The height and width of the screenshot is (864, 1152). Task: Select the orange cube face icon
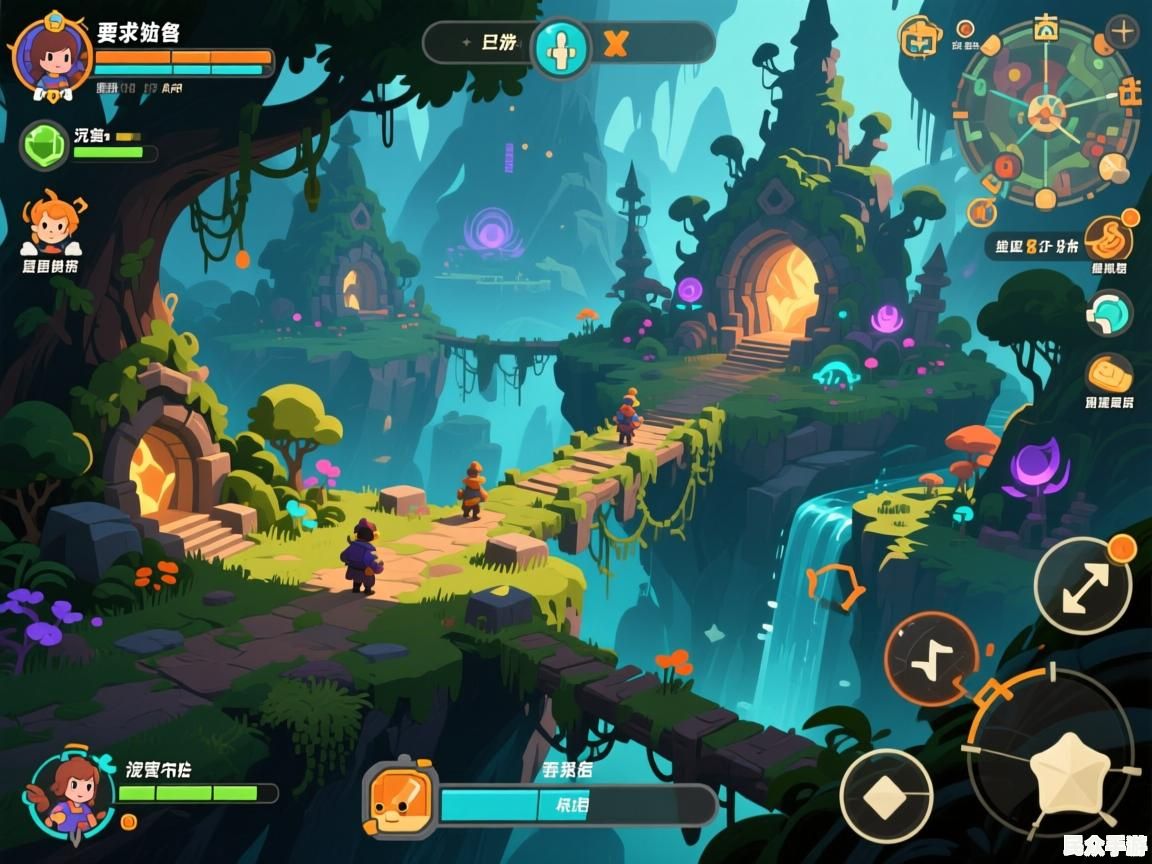coord(398,798)
